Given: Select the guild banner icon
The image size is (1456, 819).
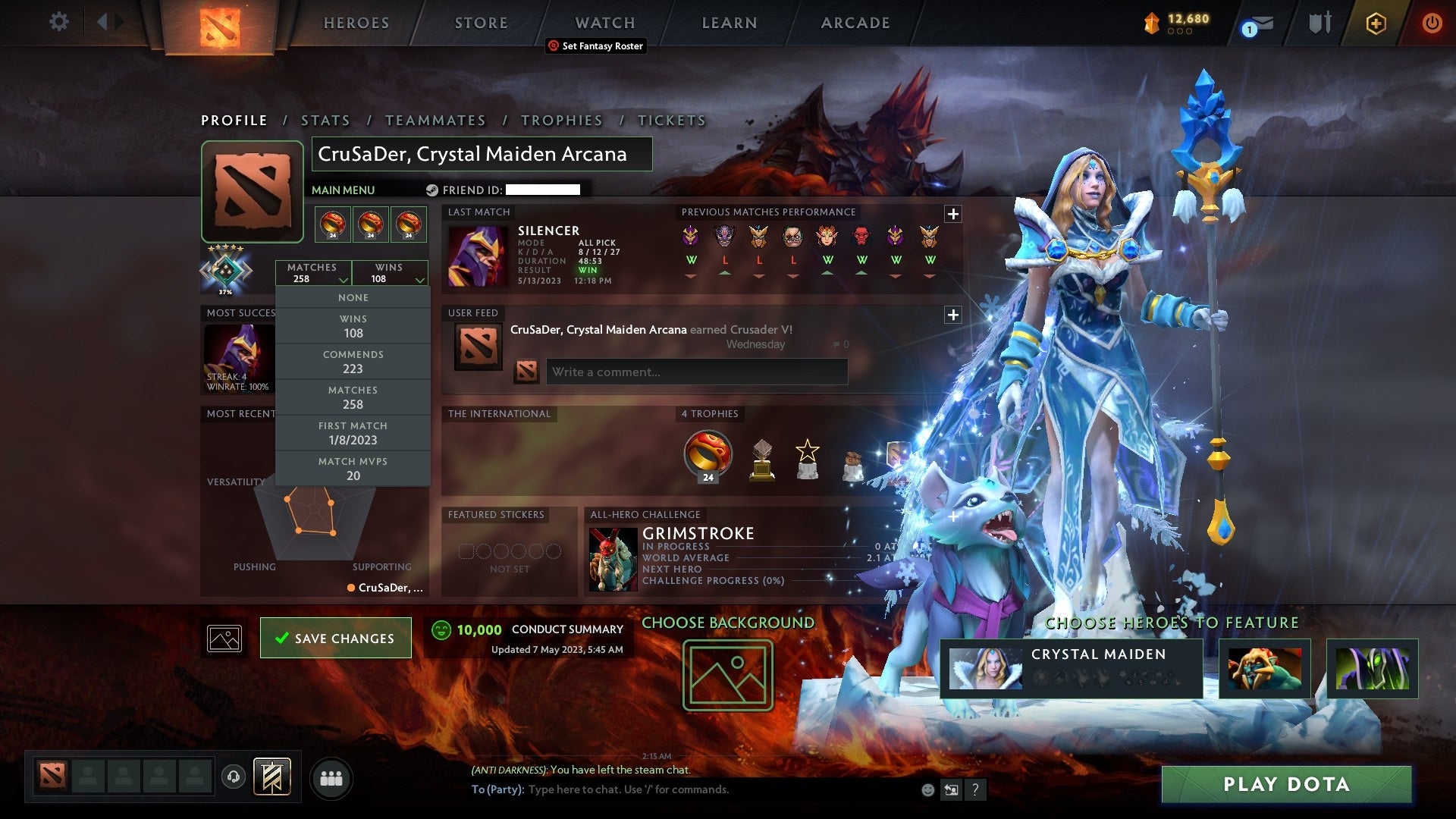Looking at the screenshot, I should [x=274, y=777].
